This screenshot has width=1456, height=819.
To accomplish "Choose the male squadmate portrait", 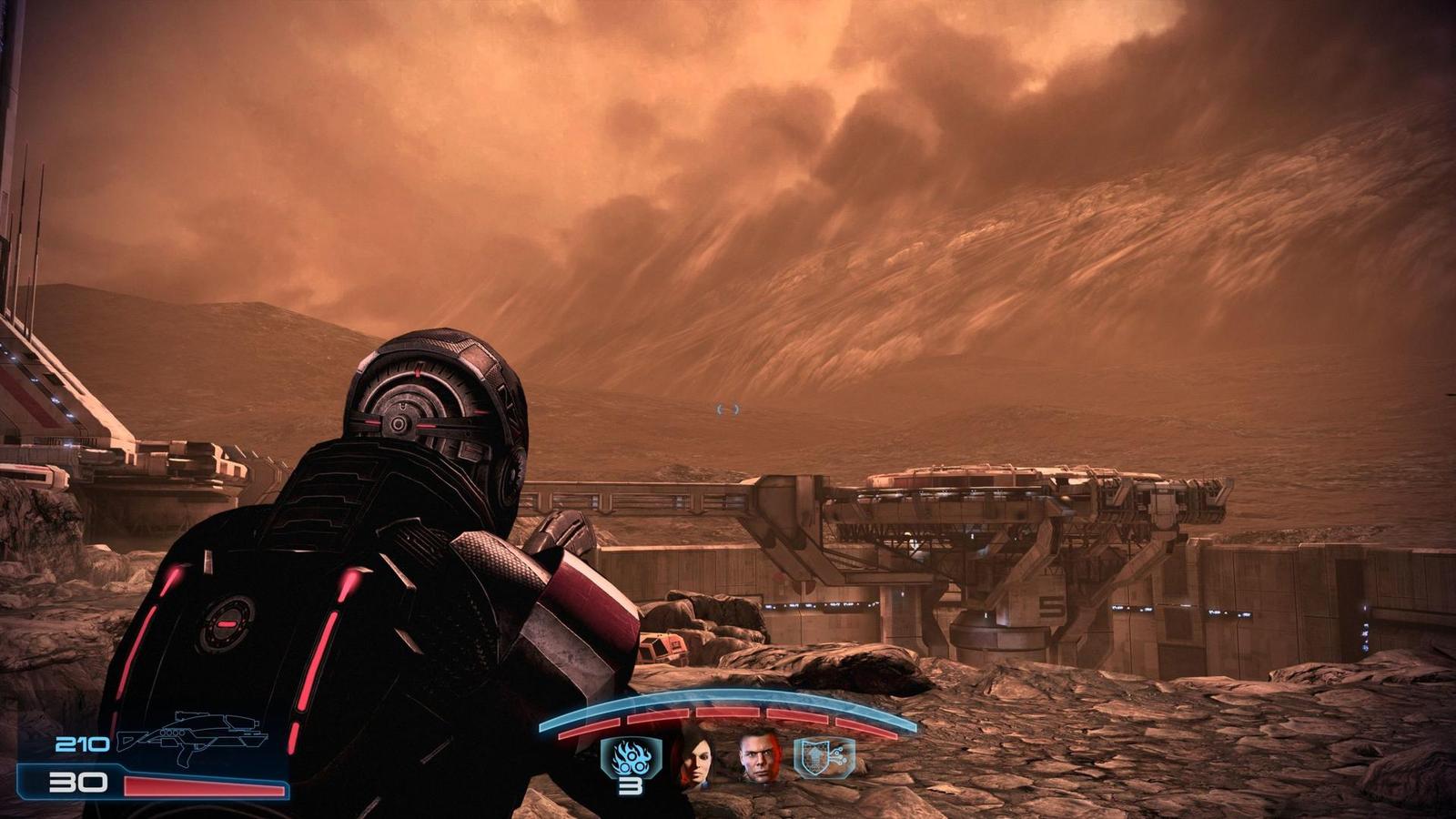I will pos(759,757).
